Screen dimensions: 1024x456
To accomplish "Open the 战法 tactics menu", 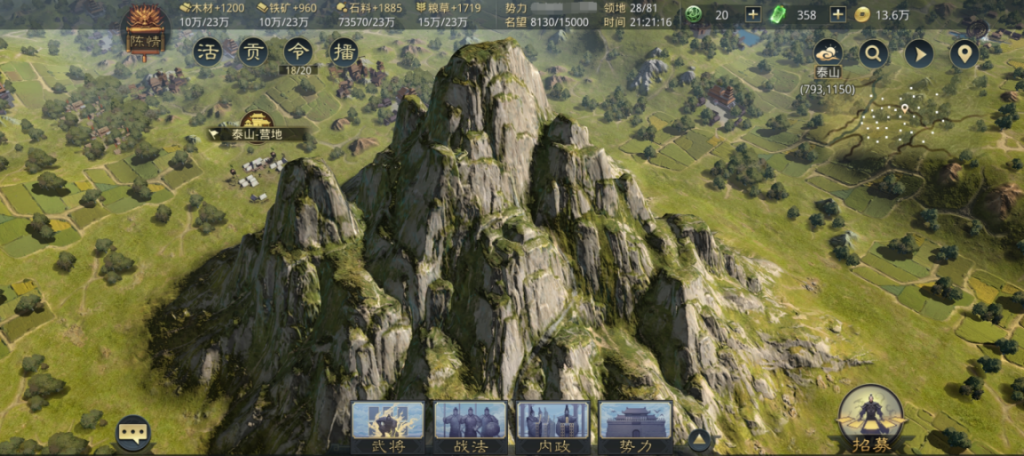I will (x=470, y=425).
